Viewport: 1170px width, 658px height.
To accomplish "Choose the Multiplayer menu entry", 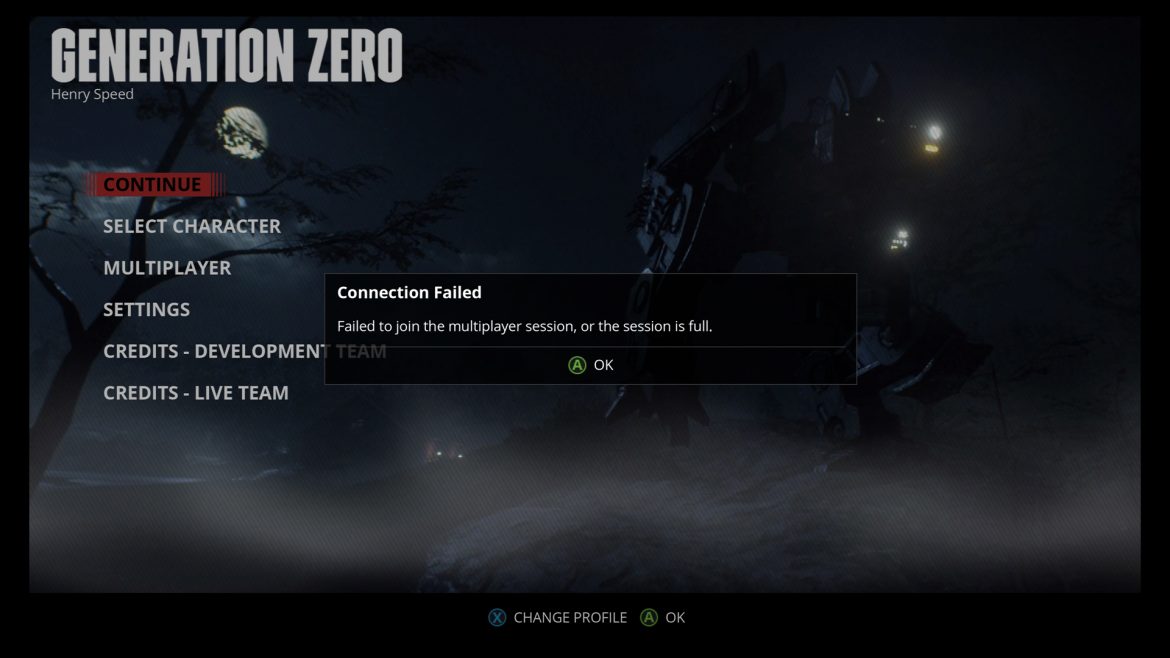I will pyautogui.click(x=167, y=268).
